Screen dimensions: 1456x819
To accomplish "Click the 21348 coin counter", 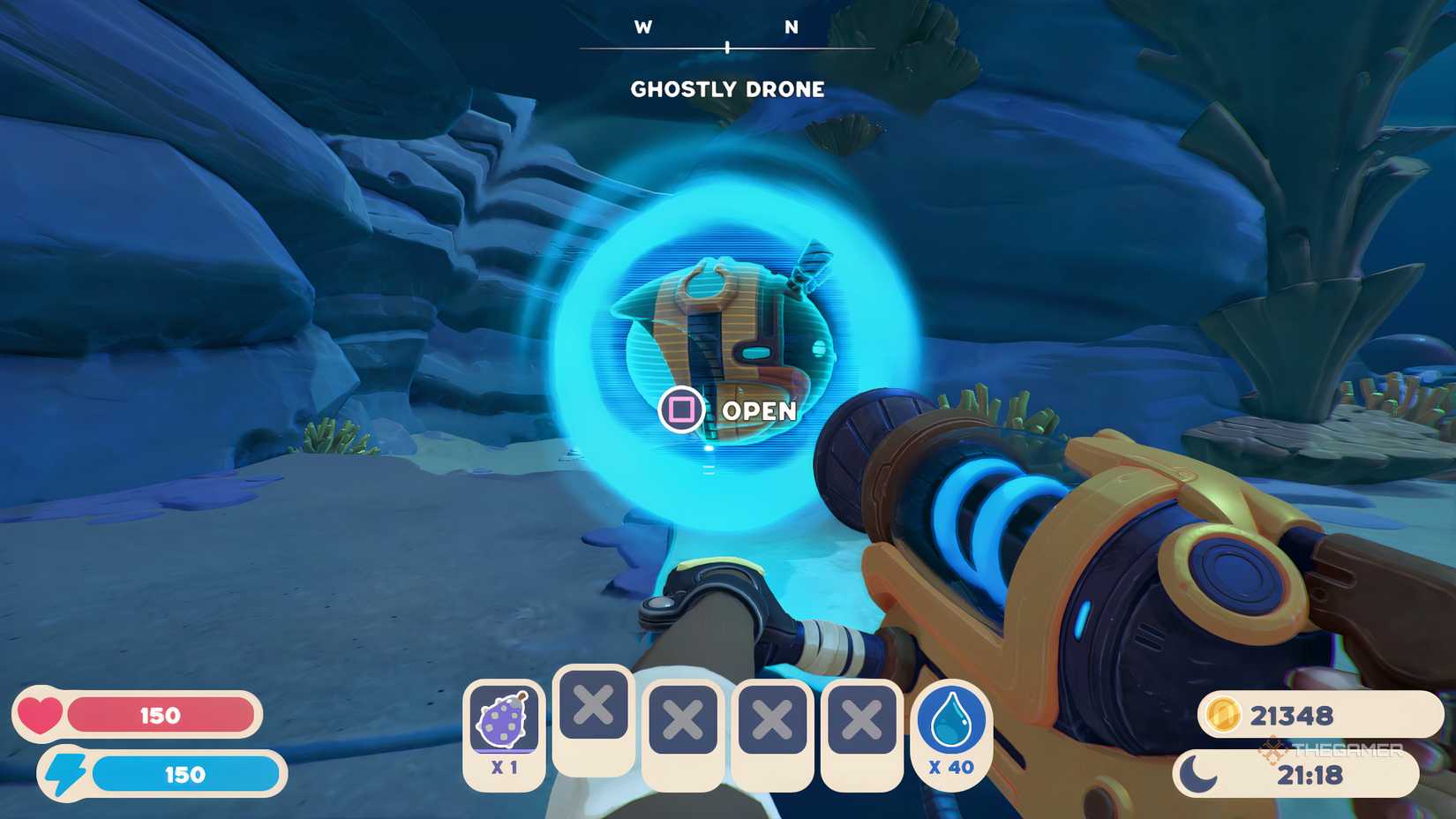I will (1294, 716).
